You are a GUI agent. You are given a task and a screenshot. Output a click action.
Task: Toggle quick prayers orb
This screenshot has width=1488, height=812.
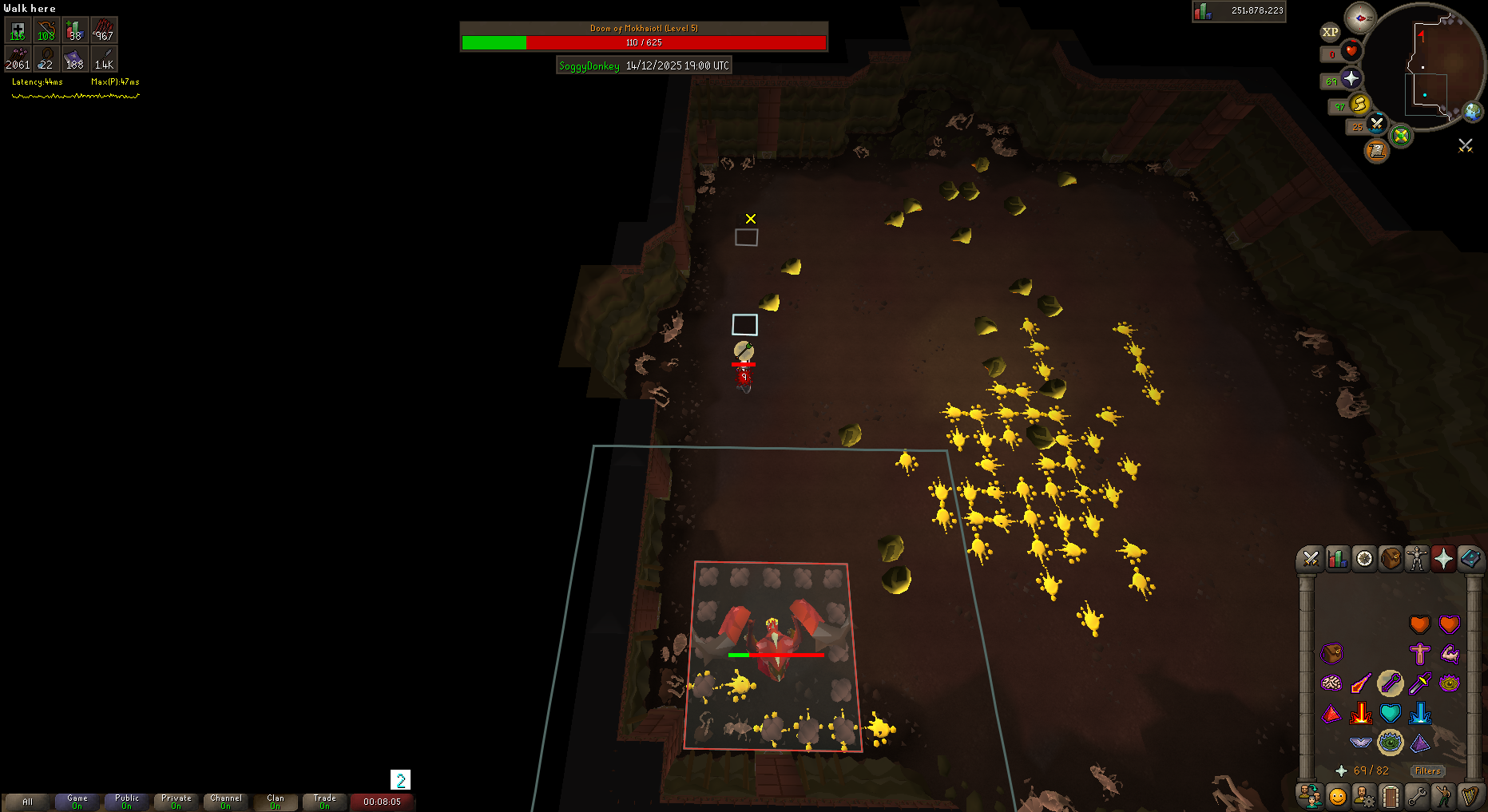pos(1351,78)
